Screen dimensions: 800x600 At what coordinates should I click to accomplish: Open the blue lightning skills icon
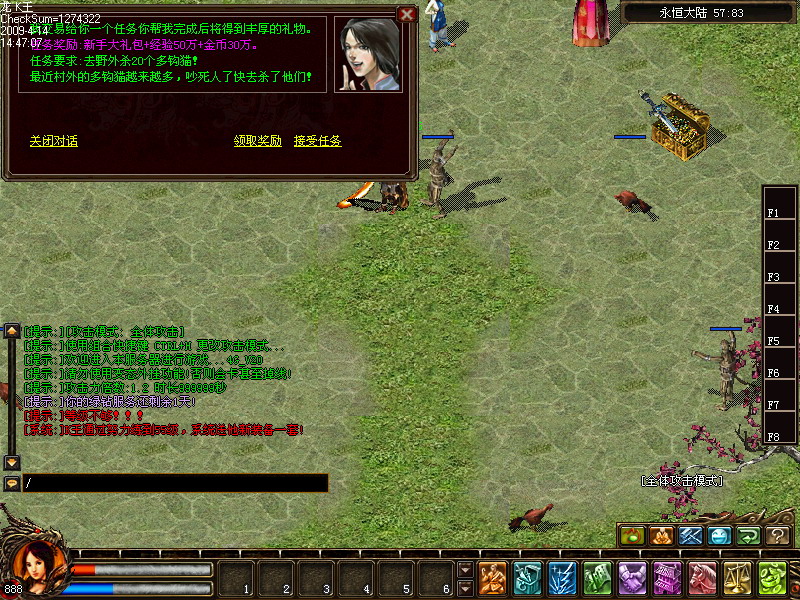pos(563,578)
